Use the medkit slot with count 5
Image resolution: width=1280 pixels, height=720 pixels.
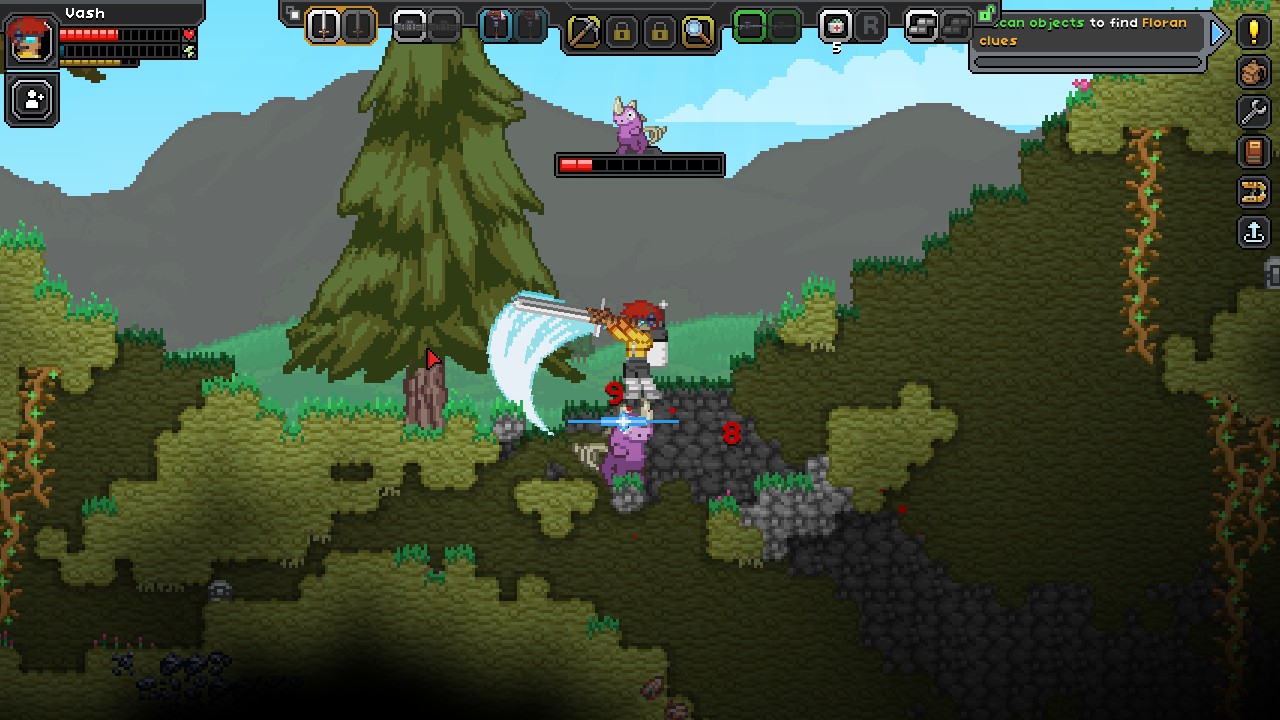tap(836, 26)
